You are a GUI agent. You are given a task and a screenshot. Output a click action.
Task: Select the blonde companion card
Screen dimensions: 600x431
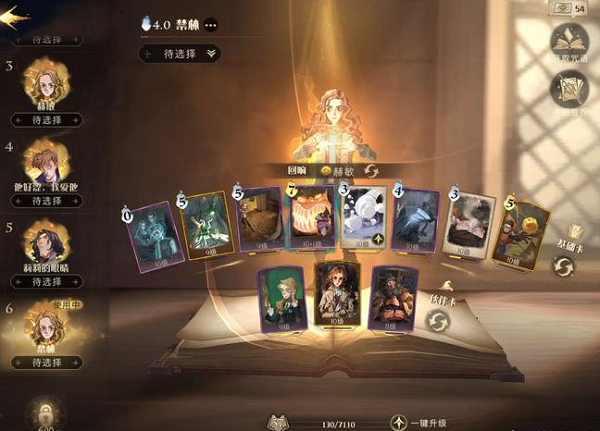[280, 296]
